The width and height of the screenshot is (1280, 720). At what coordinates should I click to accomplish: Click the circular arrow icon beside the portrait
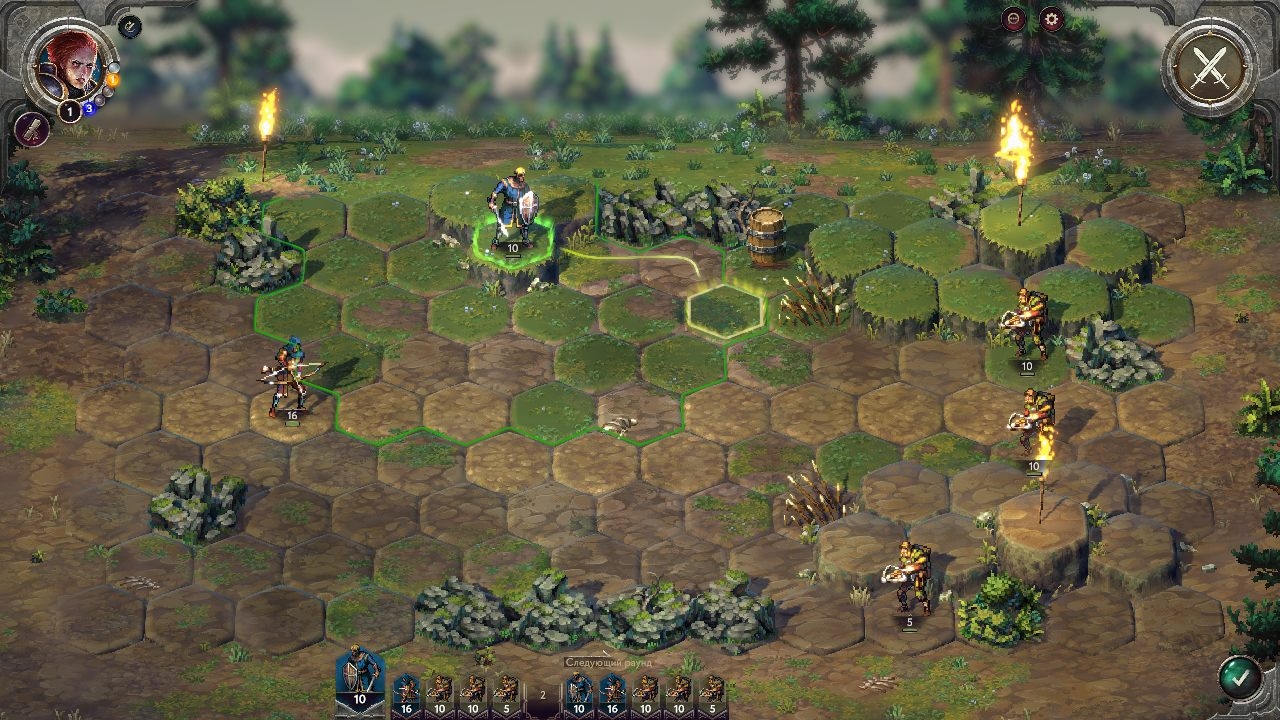click(130, 27)
